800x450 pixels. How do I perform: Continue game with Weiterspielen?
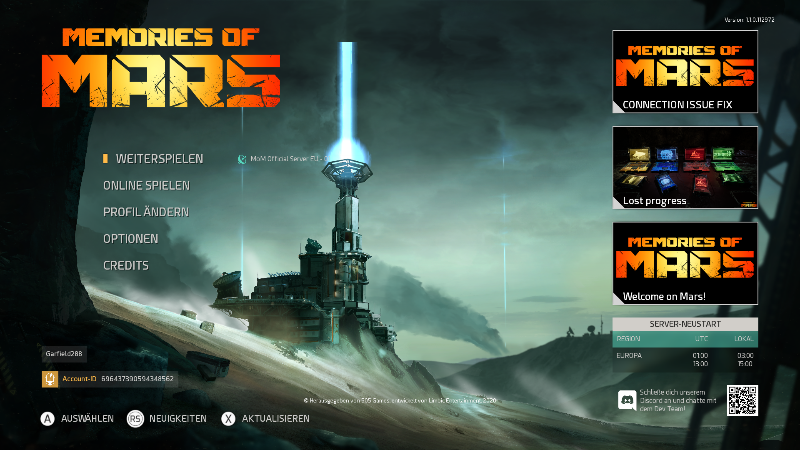(x=159, y=159)
